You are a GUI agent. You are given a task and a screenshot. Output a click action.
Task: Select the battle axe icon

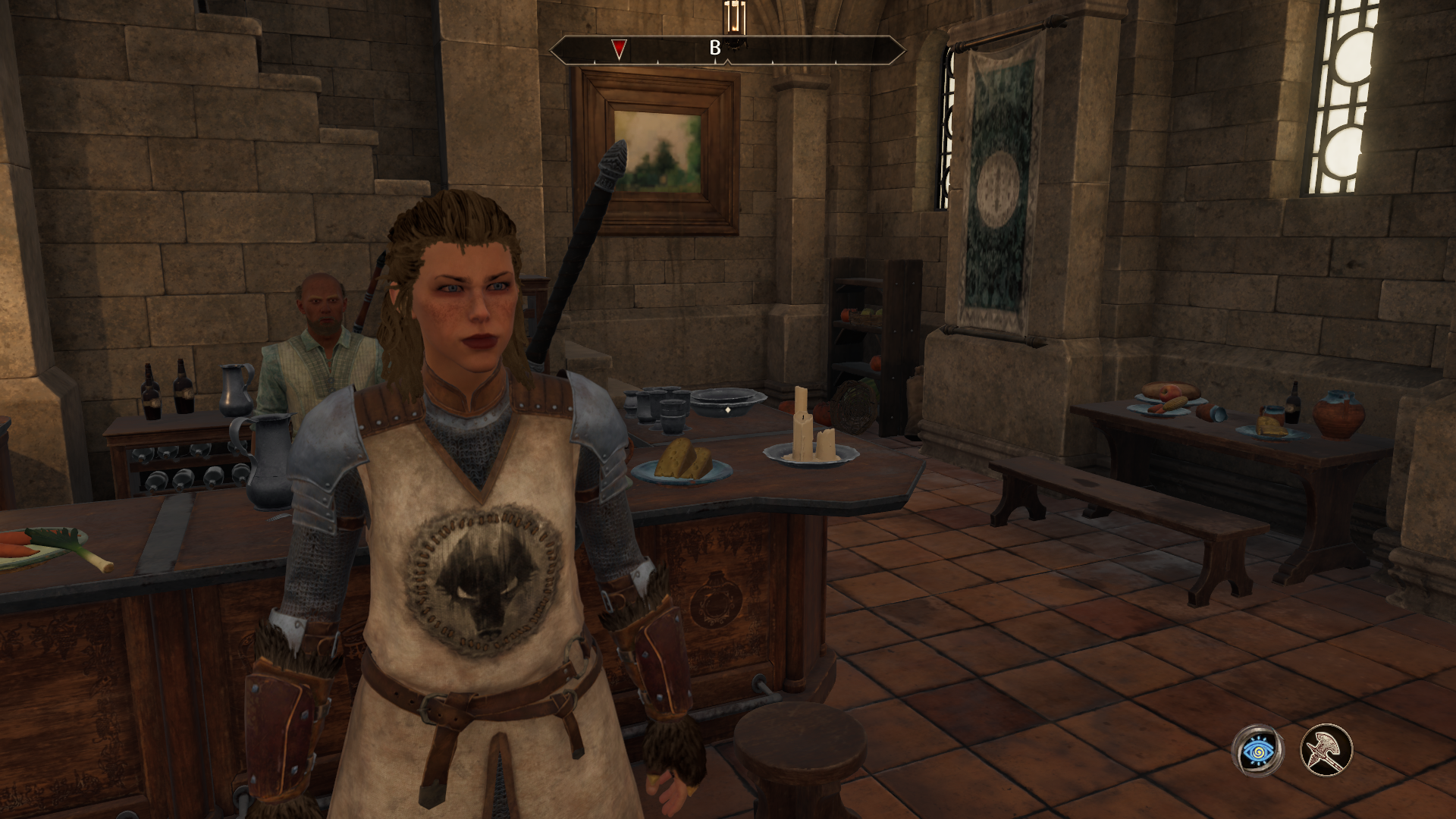pos(1327,751)
